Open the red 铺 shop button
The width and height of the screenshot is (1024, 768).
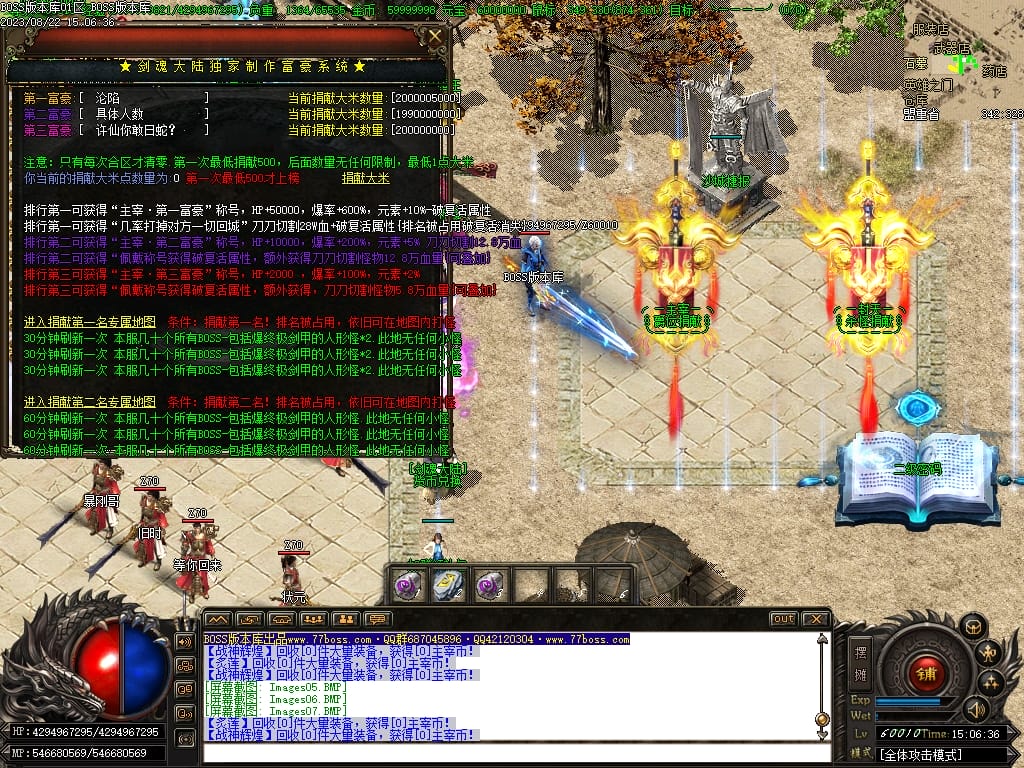926,672
